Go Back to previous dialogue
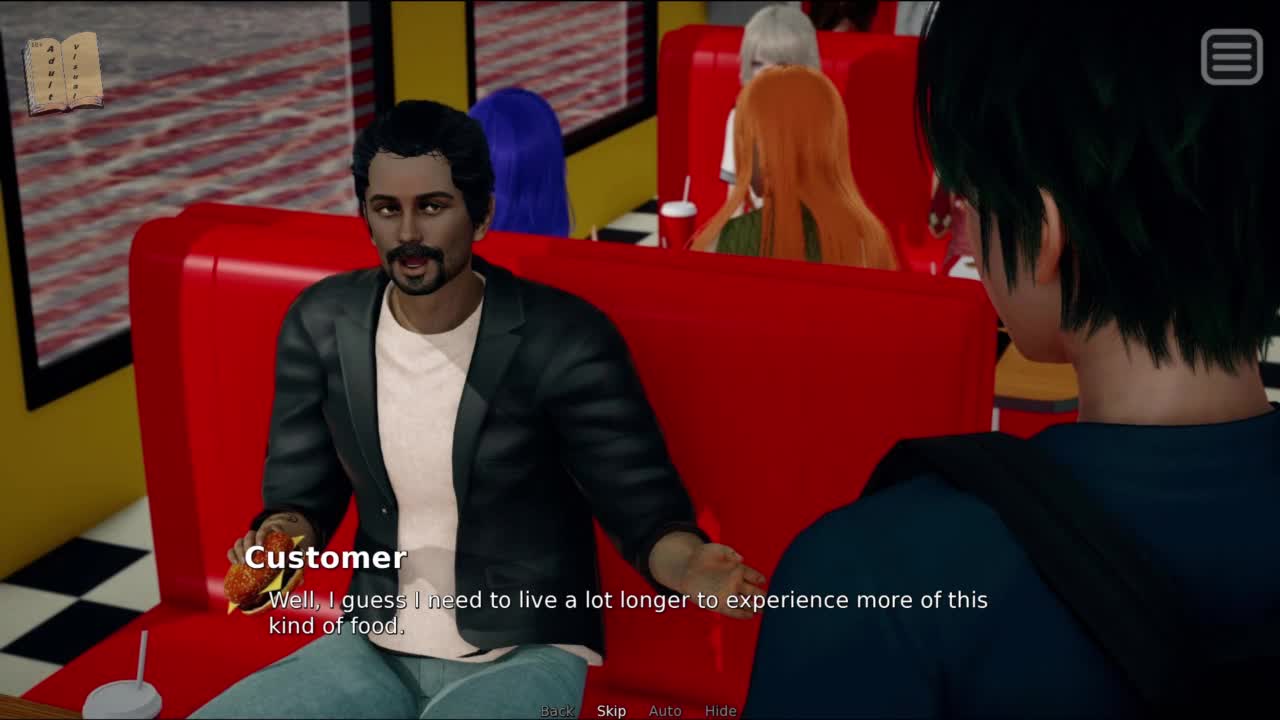Screen dimensions: 1280x720 pyautogui.click(x=557, y=711)
